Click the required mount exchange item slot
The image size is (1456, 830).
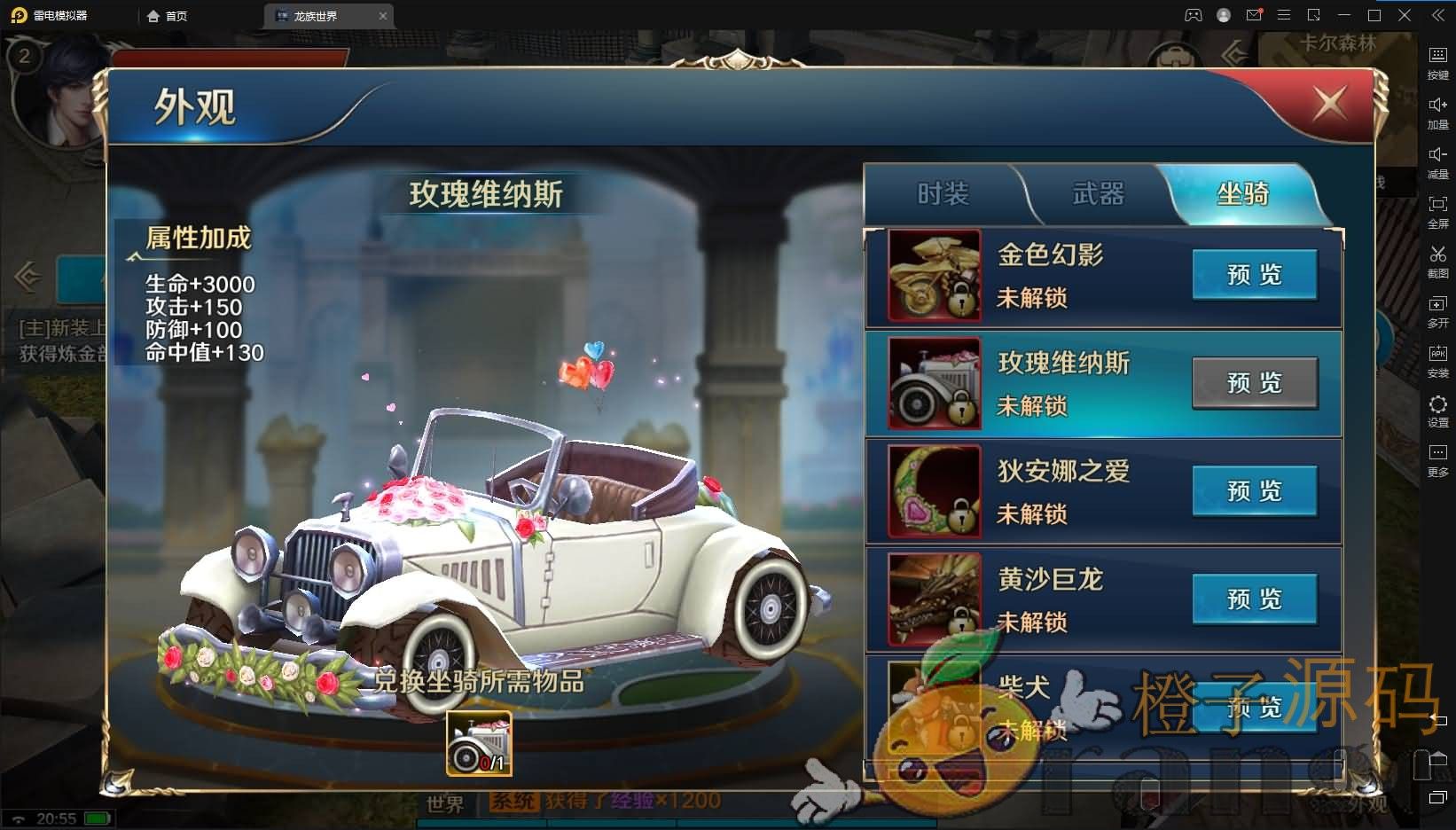tap(479, 743)
